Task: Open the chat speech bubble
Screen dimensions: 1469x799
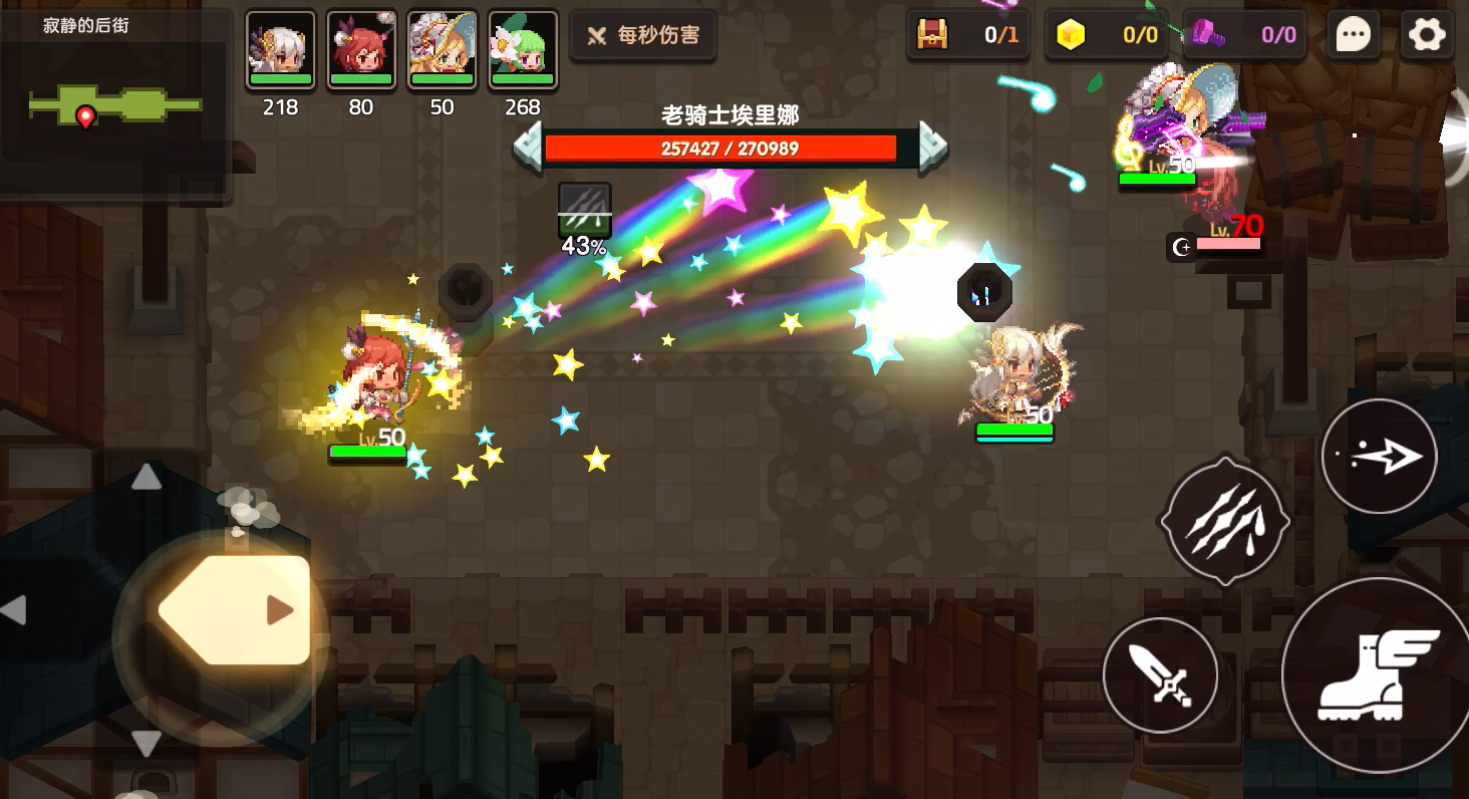Action: (x=1352, y=36)
